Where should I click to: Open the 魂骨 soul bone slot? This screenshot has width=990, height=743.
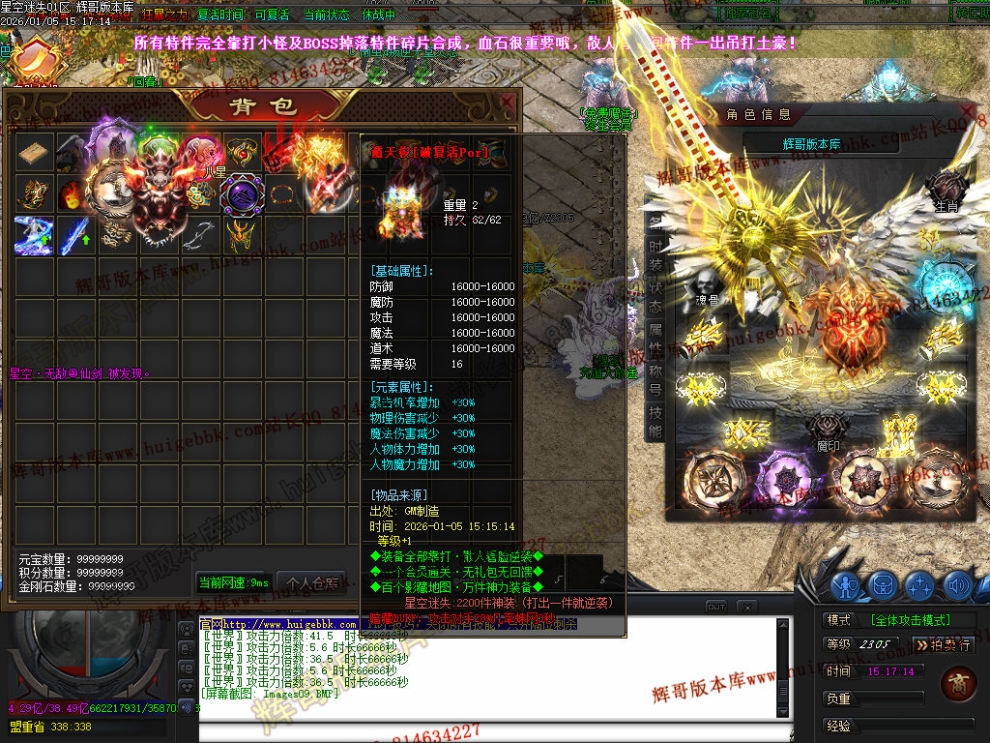pyautogui.click(x=707, y=283)
